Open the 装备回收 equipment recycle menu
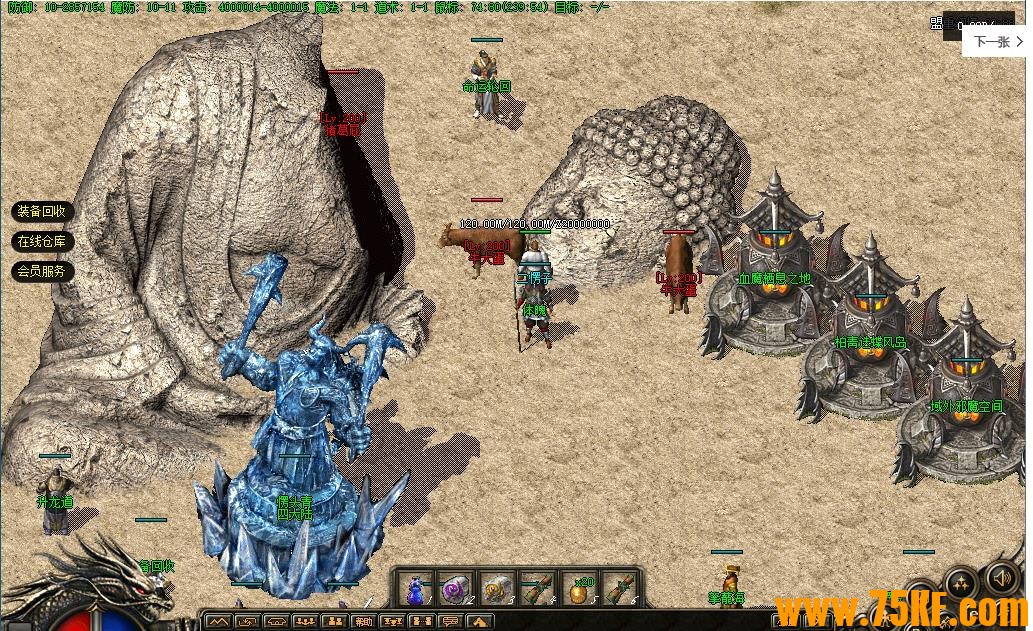Screen dimensions: 1033x631 (x=41, y=212)
